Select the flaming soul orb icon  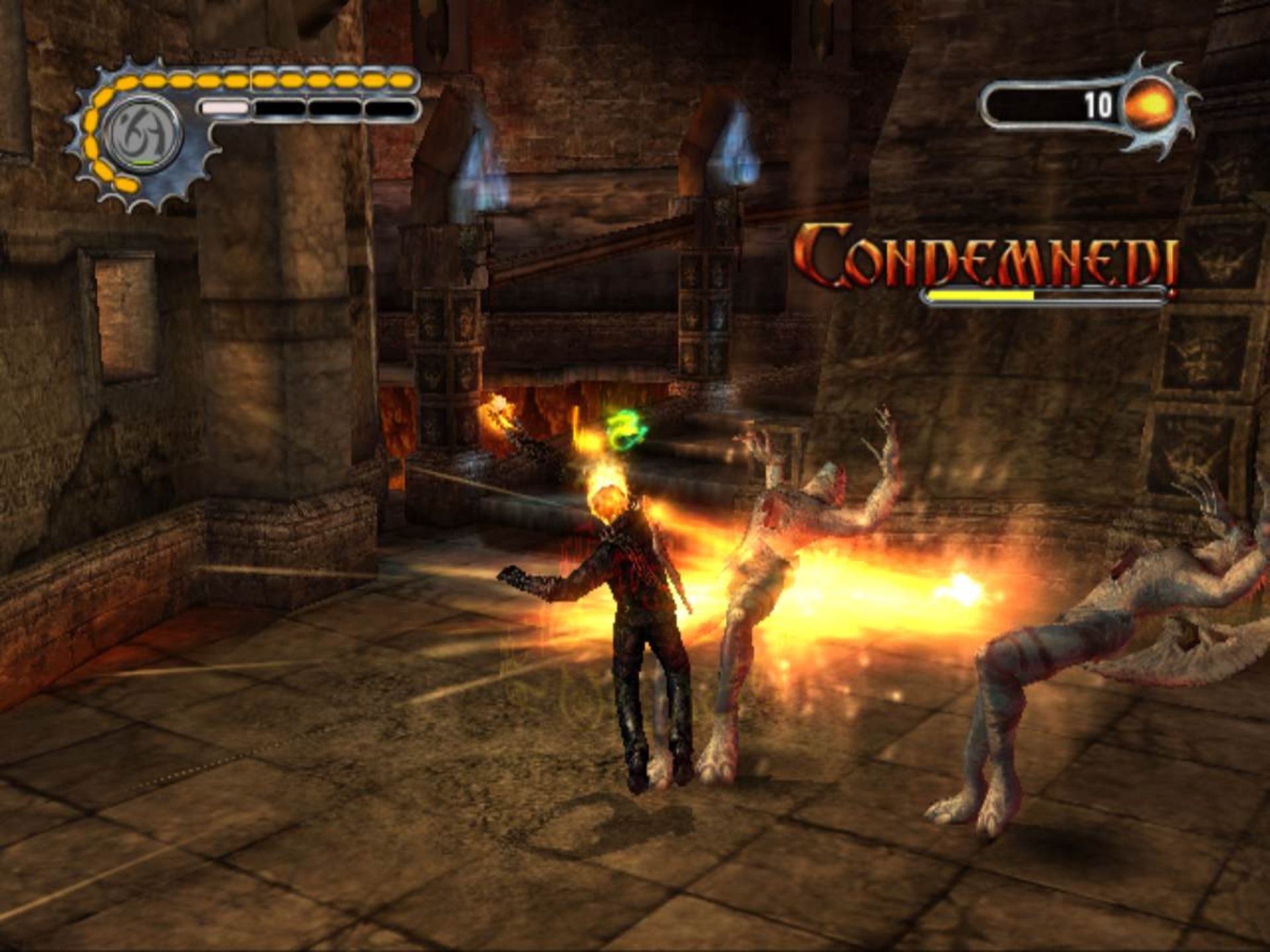click(1151, 106)
